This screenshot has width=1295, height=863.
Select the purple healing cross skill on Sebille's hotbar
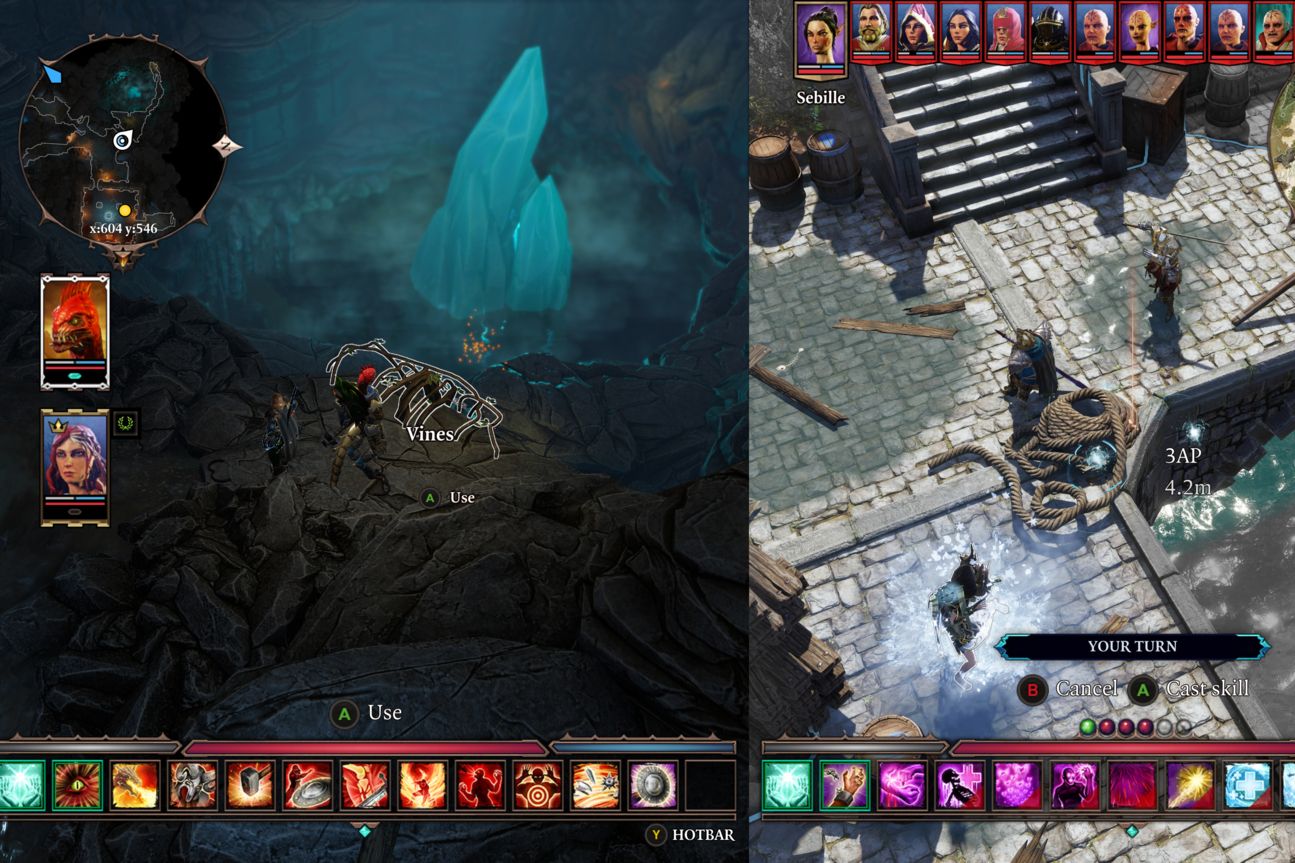click(x=958, y=785)
